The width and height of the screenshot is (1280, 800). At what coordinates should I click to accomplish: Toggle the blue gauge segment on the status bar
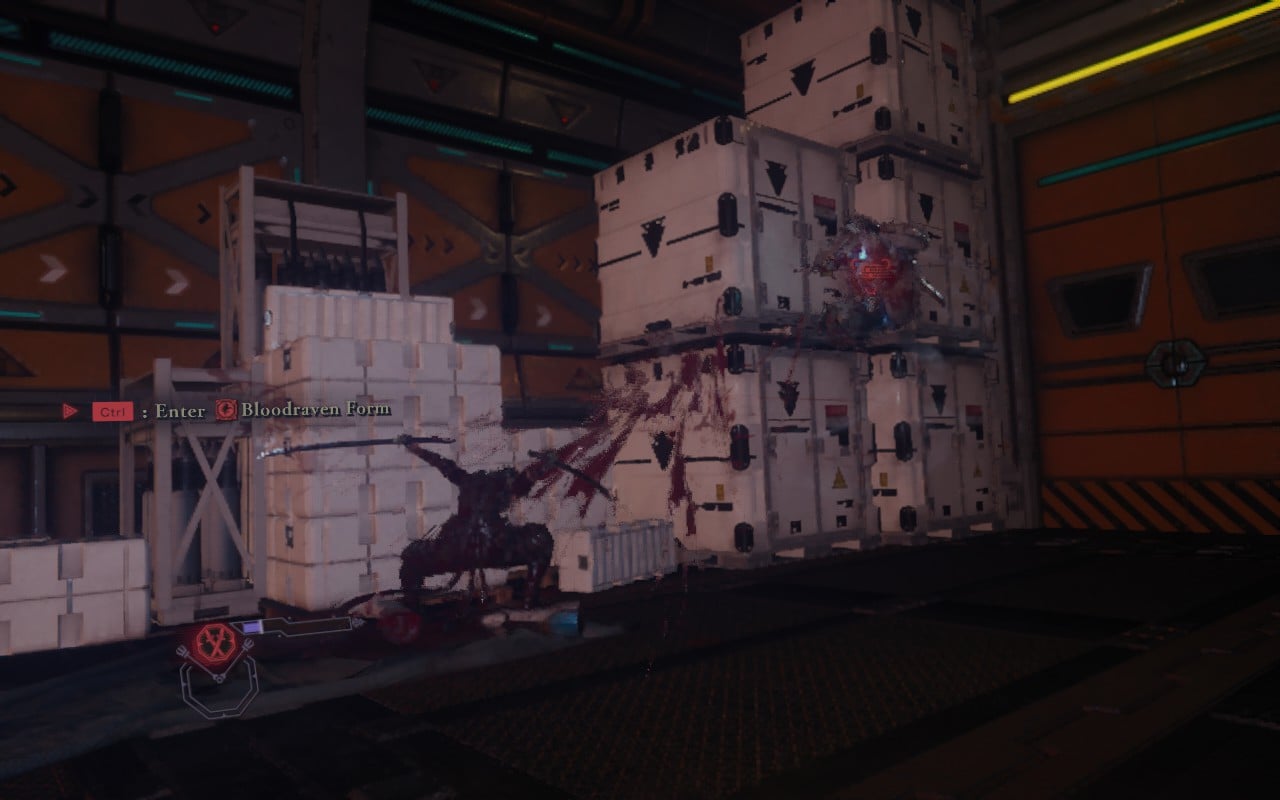coord(252,627)
